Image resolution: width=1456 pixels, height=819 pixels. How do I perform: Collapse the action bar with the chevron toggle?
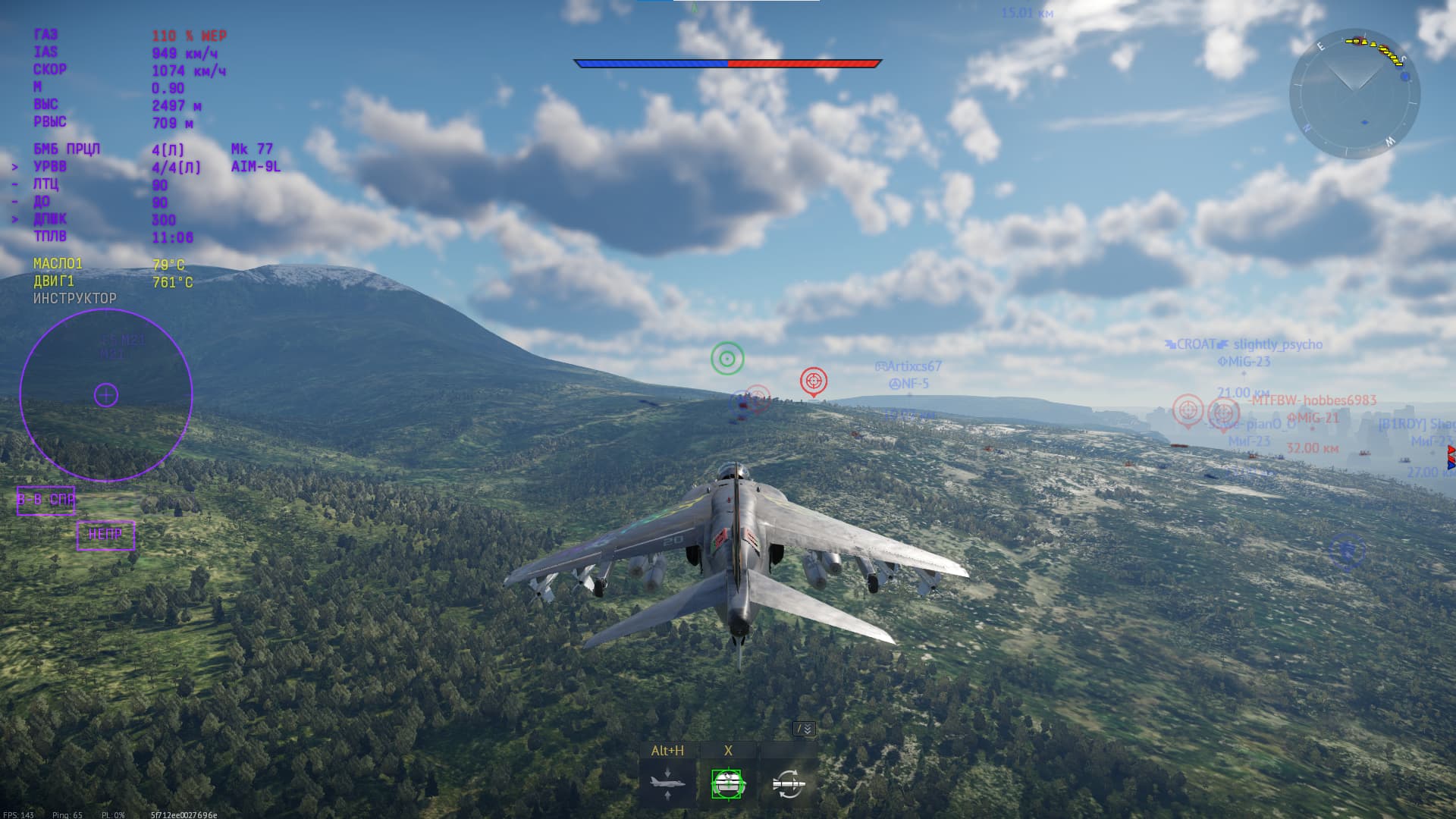click(x=804, y=729)
